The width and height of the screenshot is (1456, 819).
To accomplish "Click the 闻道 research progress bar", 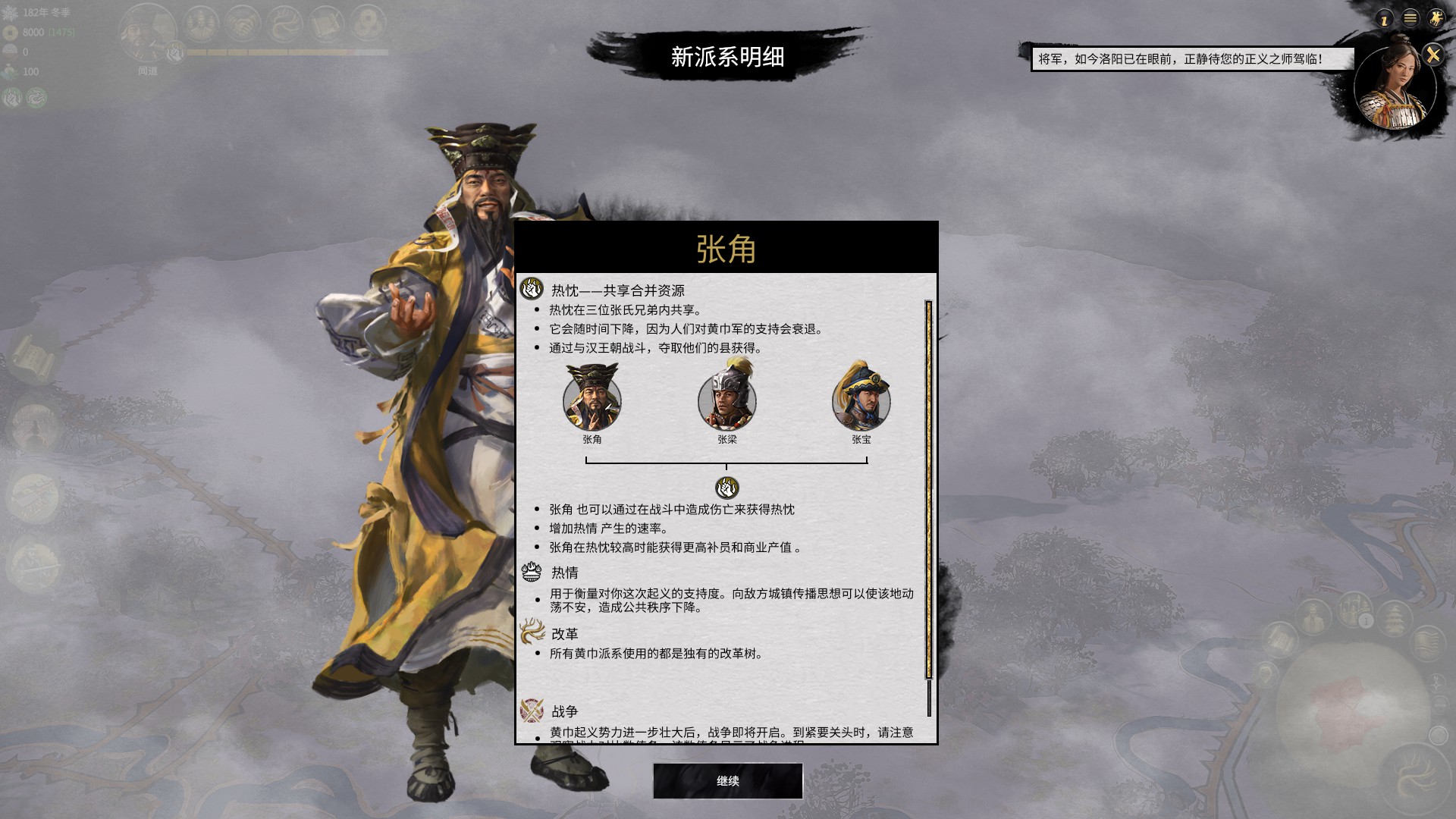I will coord(288,52).
